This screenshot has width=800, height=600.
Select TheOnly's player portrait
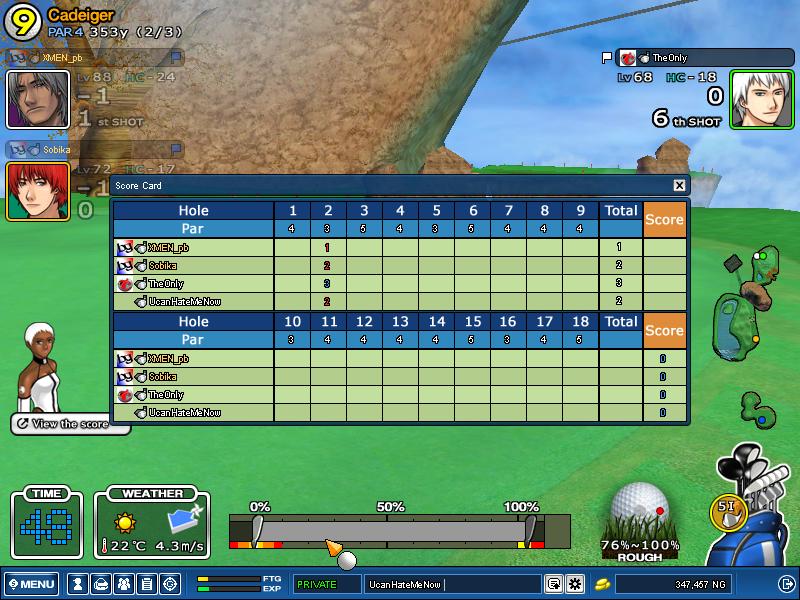760,100
